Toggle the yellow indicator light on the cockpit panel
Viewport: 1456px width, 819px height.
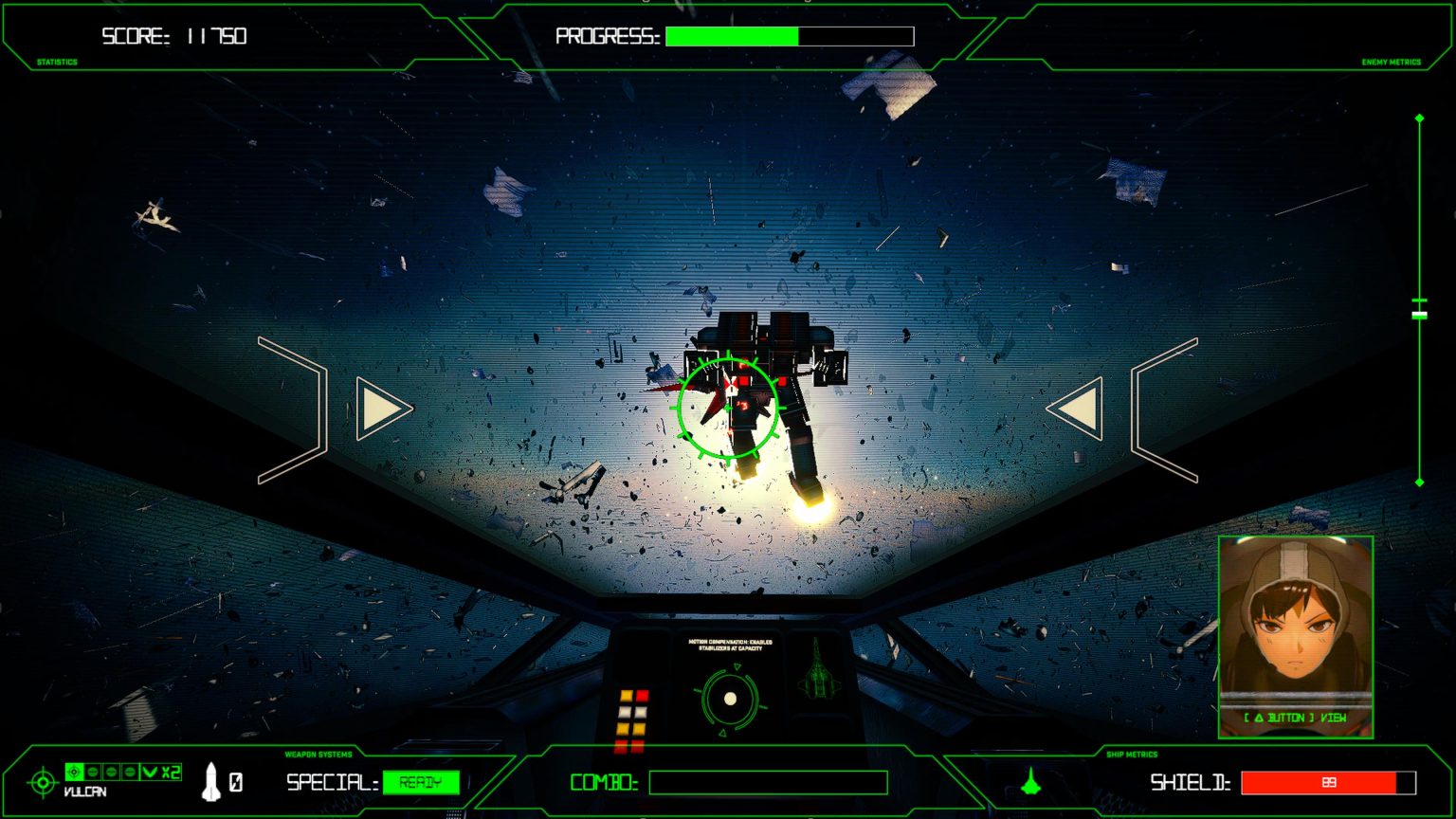pyautogui.click(x=627, y=697)
